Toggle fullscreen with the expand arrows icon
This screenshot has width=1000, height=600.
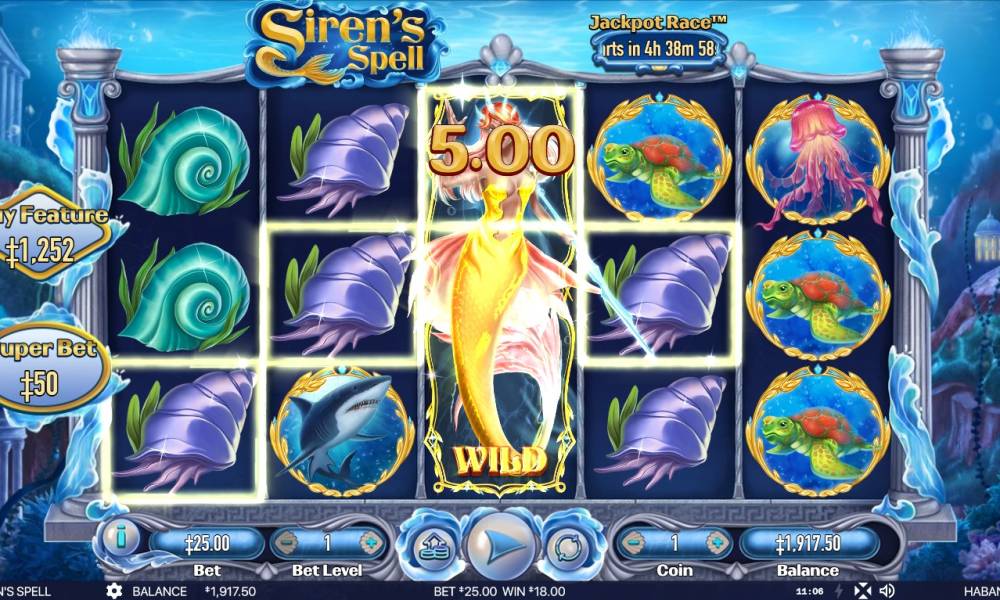pos(862,591)
